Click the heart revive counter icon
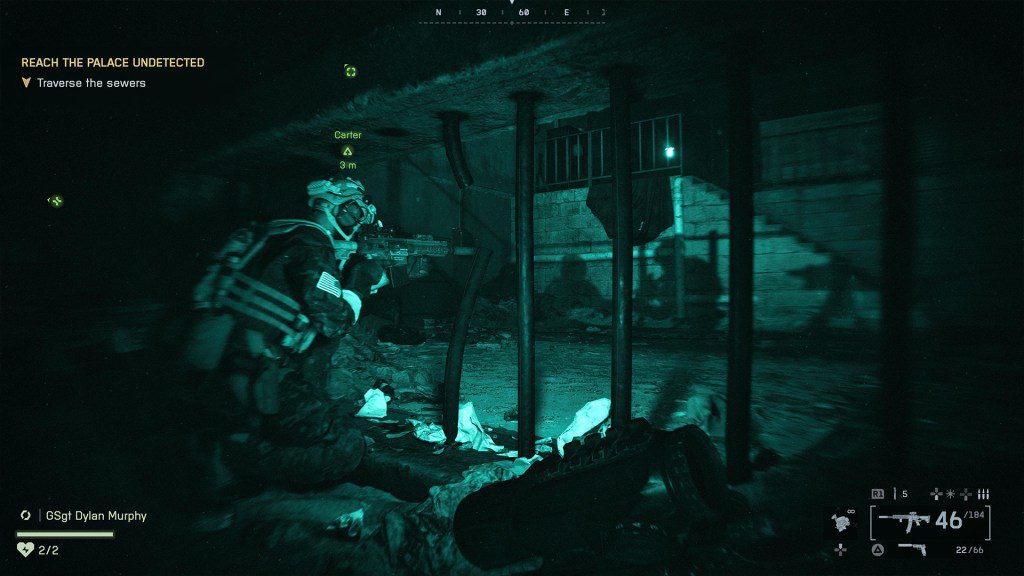 click(26, 549)
